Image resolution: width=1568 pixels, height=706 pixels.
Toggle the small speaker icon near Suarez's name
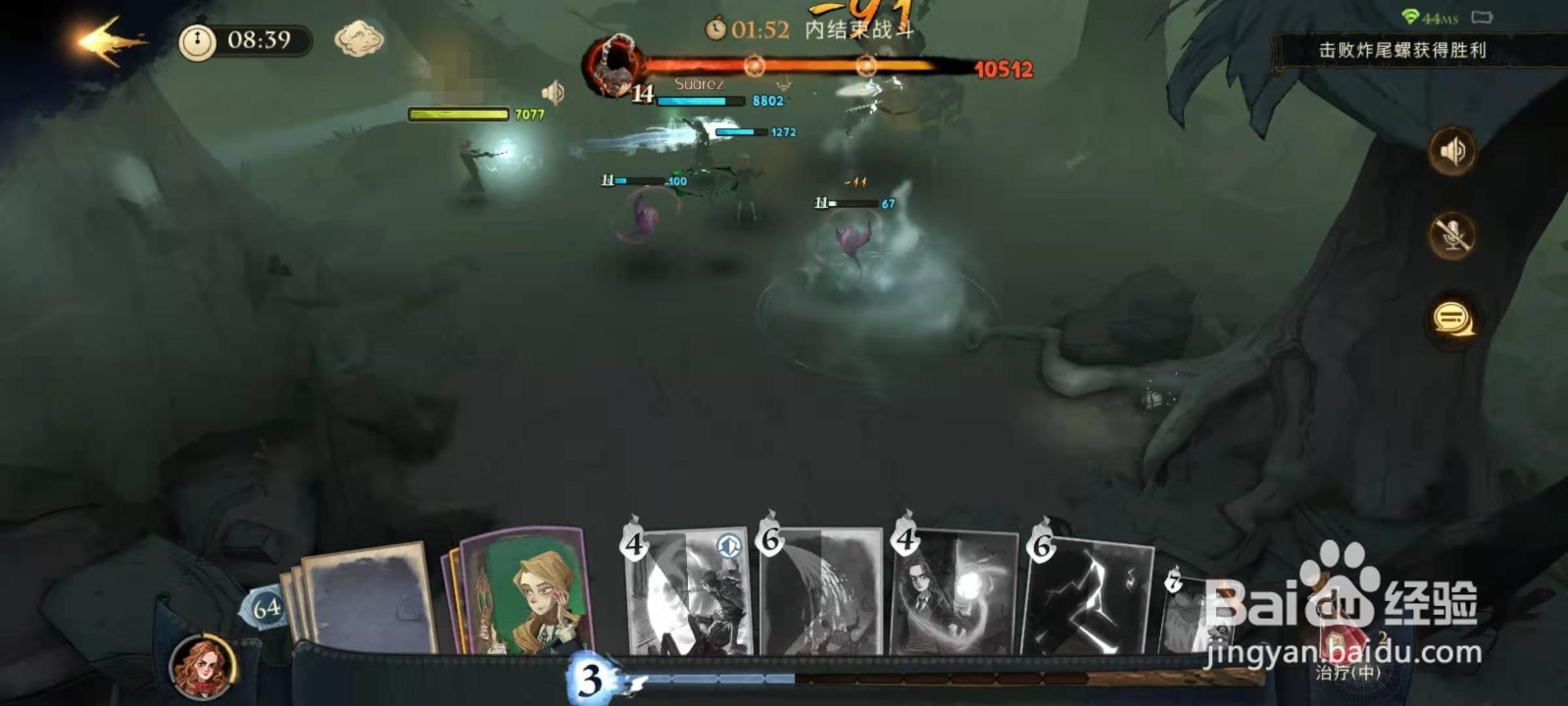click(553, 93)
